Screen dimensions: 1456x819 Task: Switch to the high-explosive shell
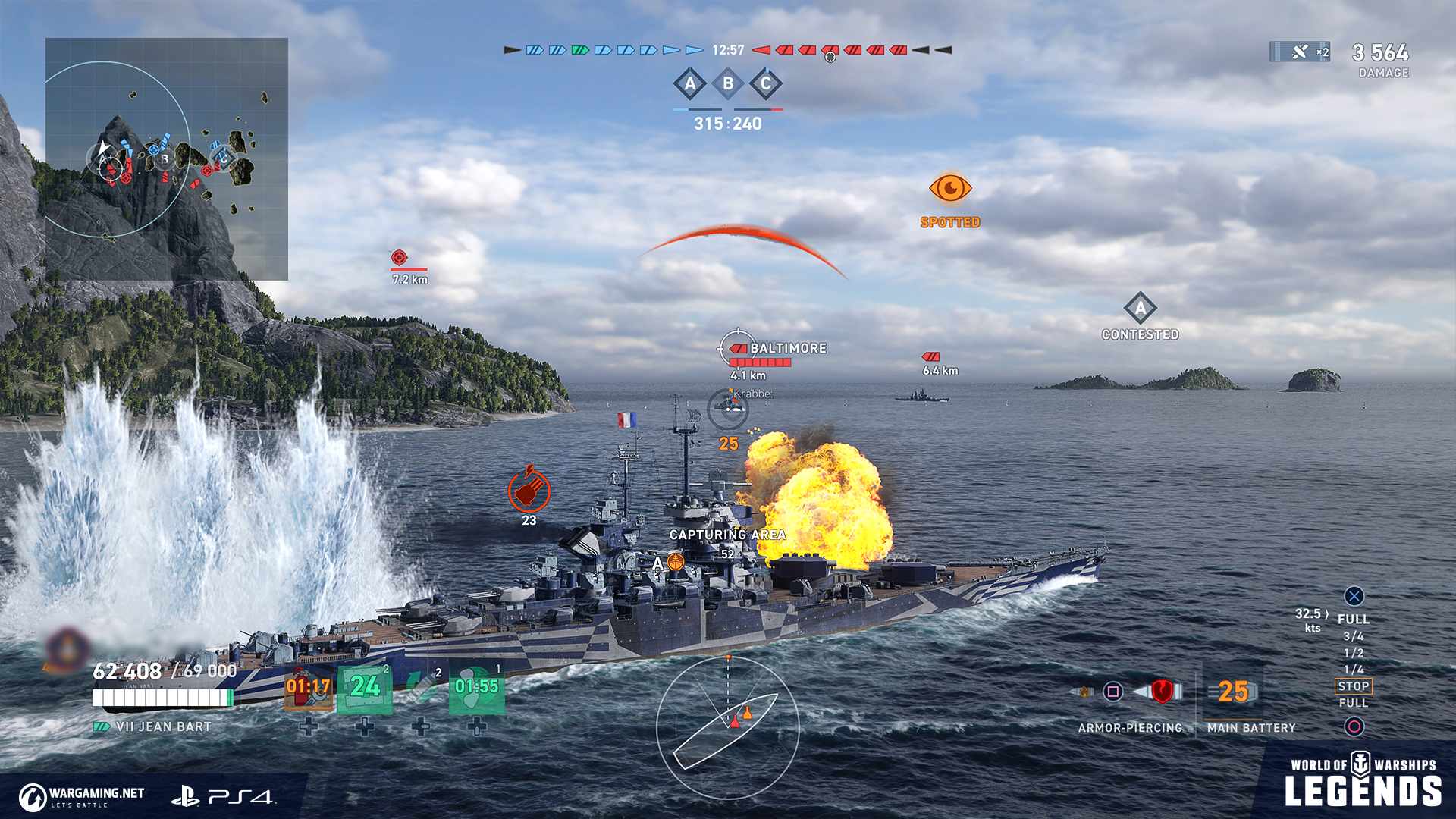[x=1083, y=692]
